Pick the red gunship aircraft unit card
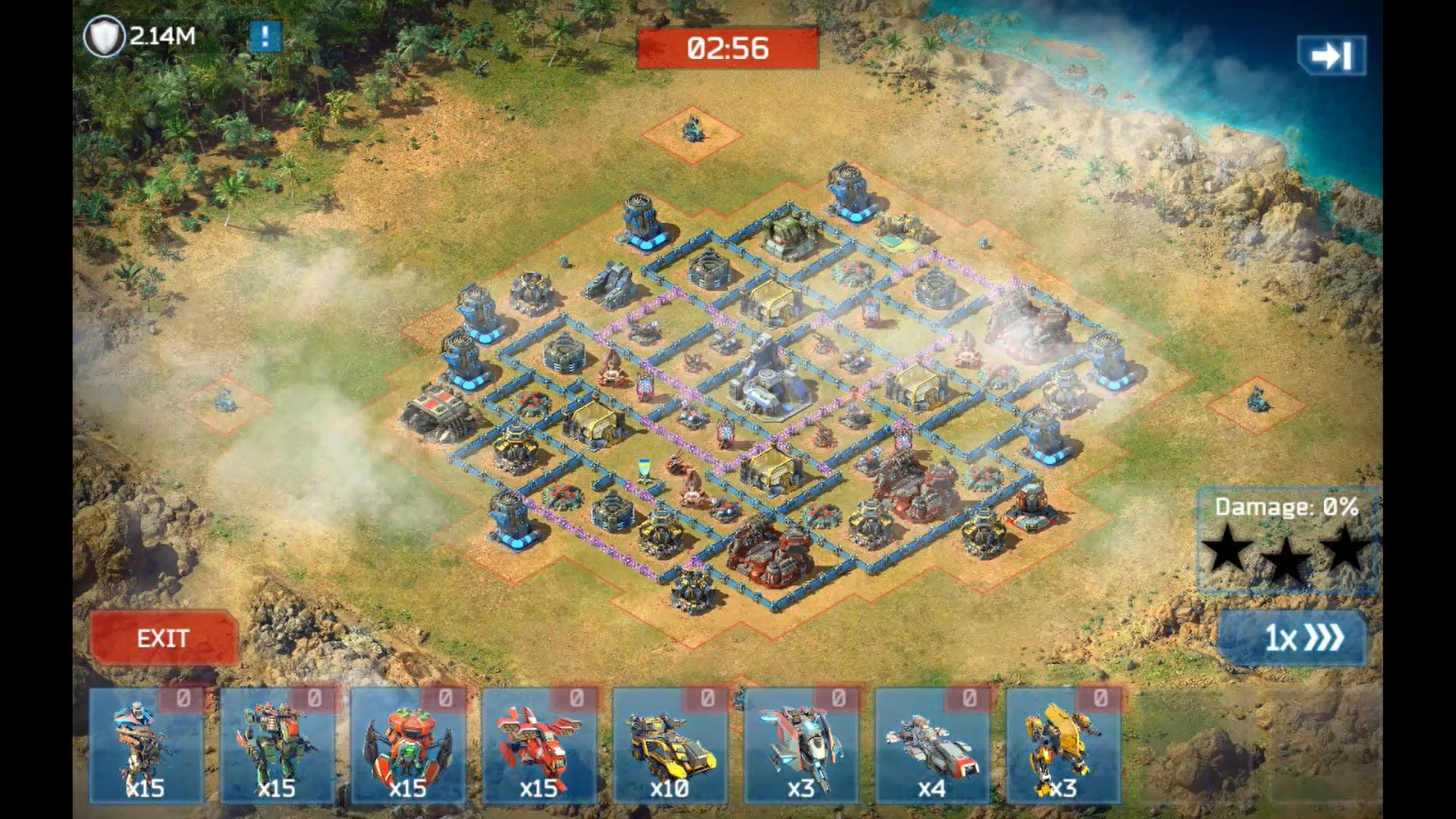Screen dimensions: 1456x819 click(x=539, y=746)
